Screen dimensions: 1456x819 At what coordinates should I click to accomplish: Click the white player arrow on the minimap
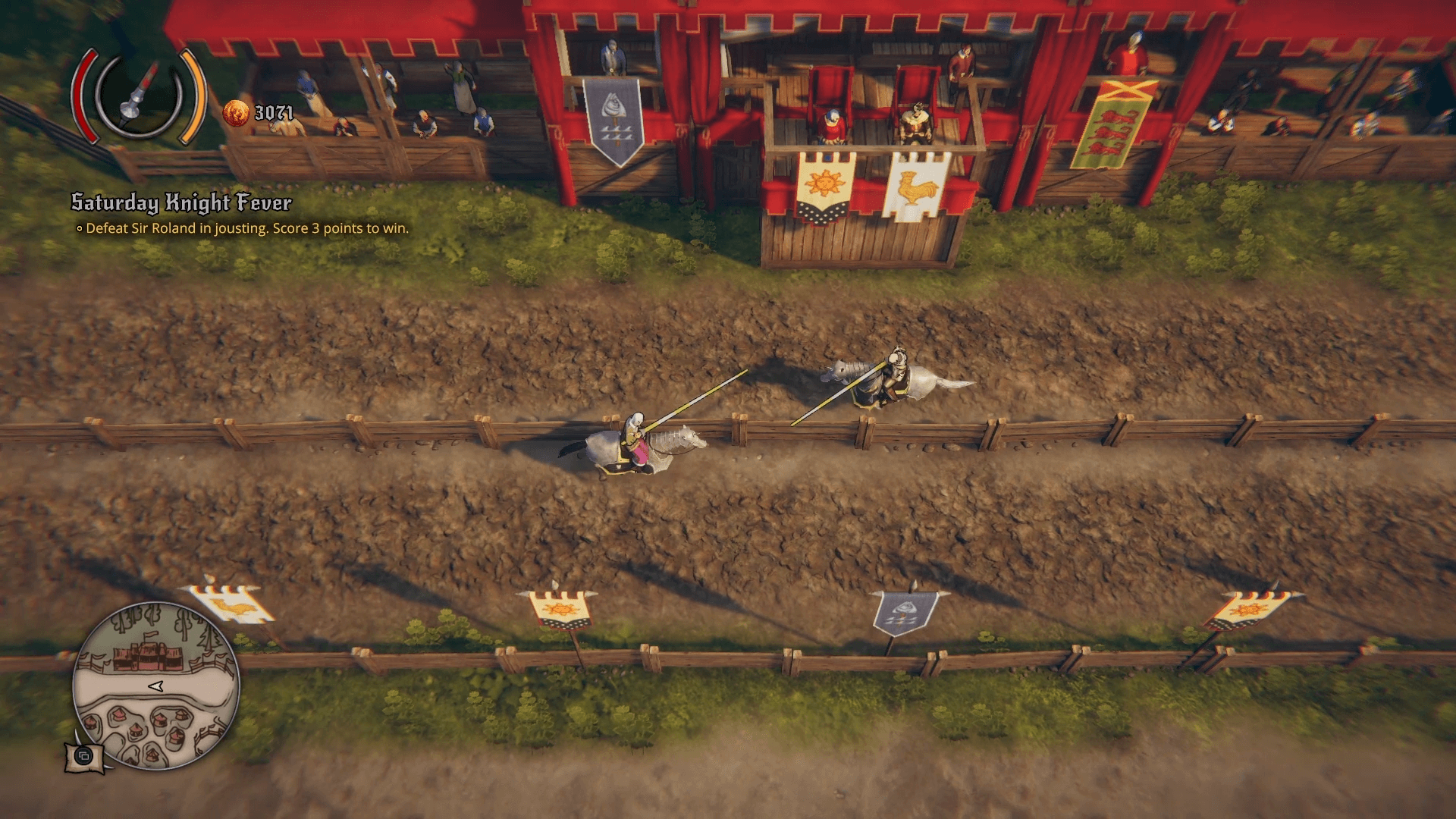click(x=156, y=686)
